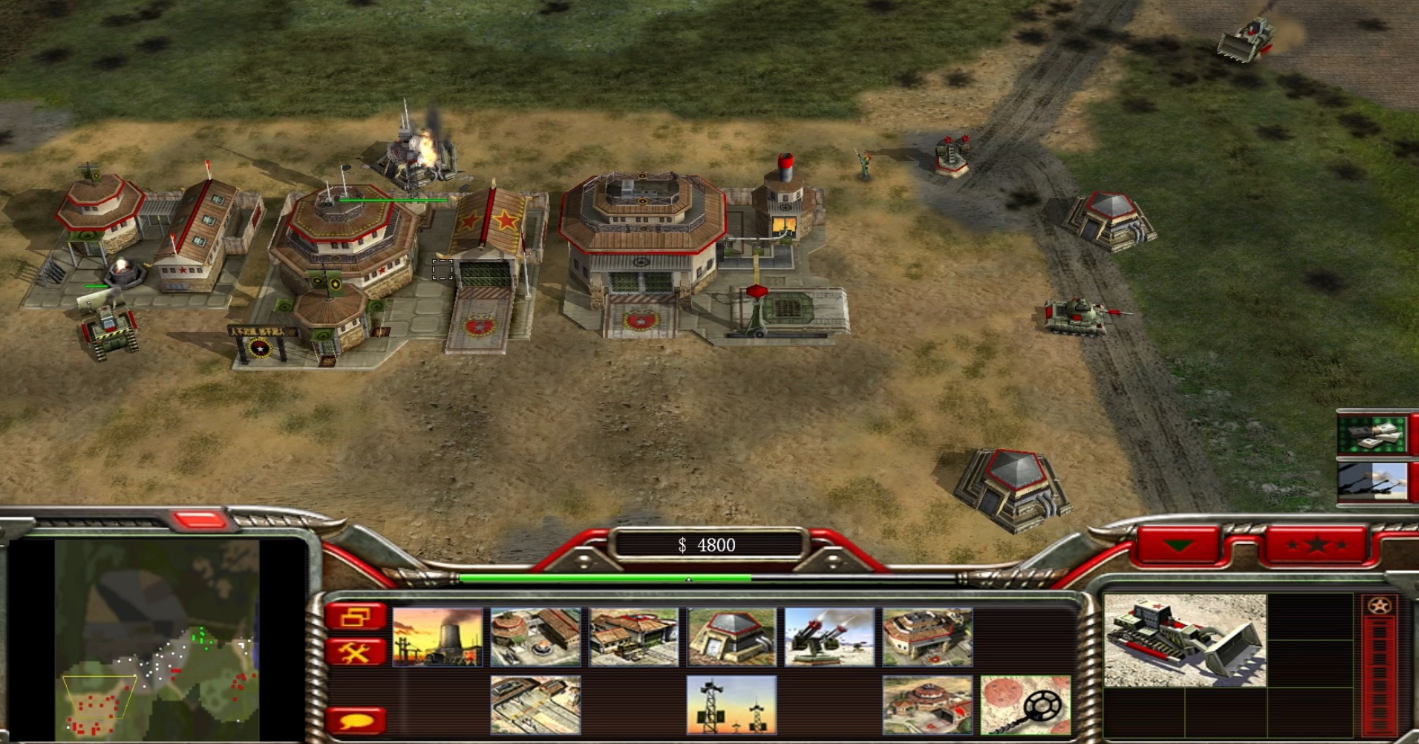This screenshot has height=744, width=1419.
Task: Build a Nuclear Reactor from the cooling tower icon
Action: [438, 637]
